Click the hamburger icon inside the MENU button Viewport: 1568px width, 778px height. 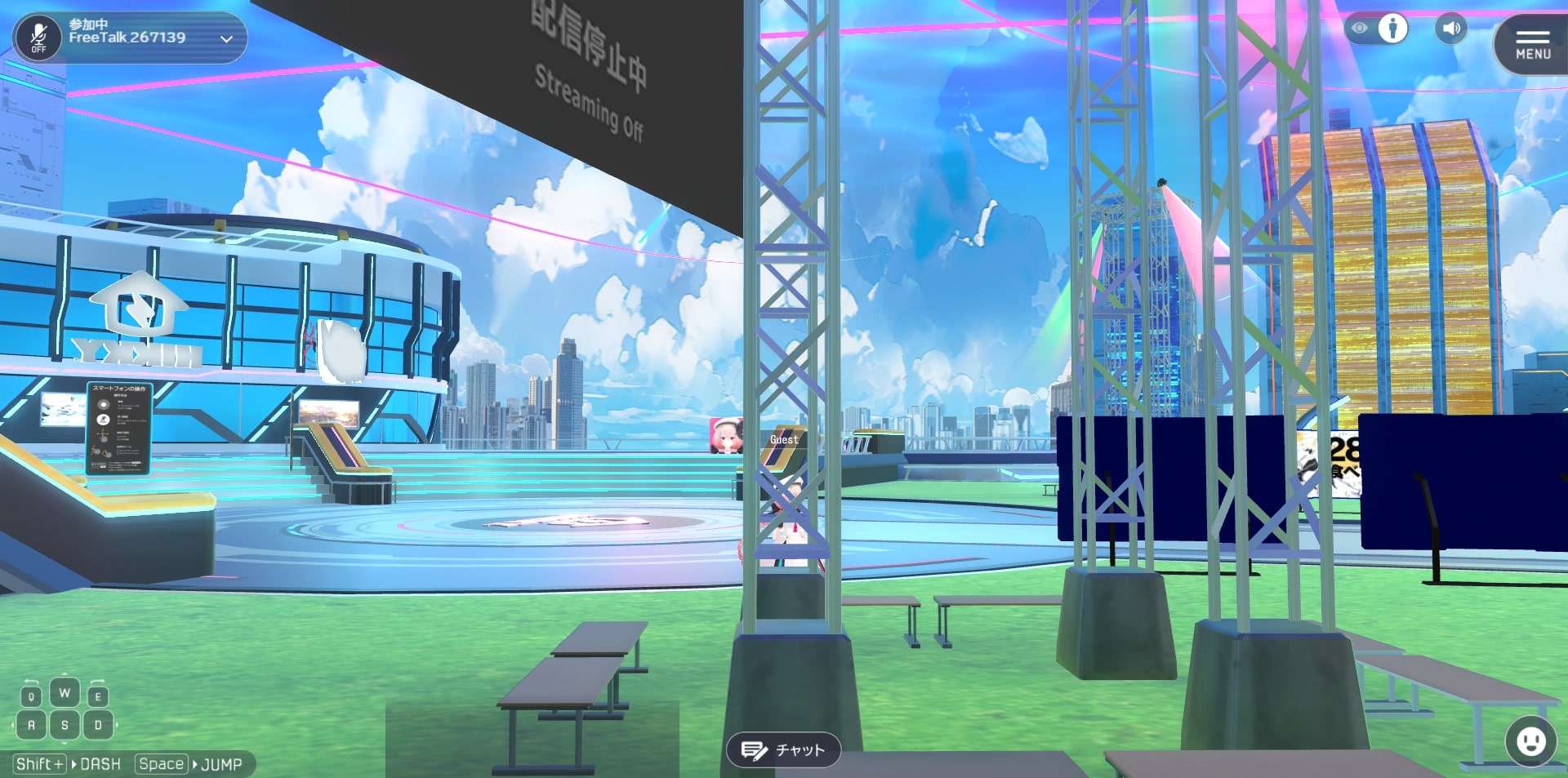[x=1533, y=37]
